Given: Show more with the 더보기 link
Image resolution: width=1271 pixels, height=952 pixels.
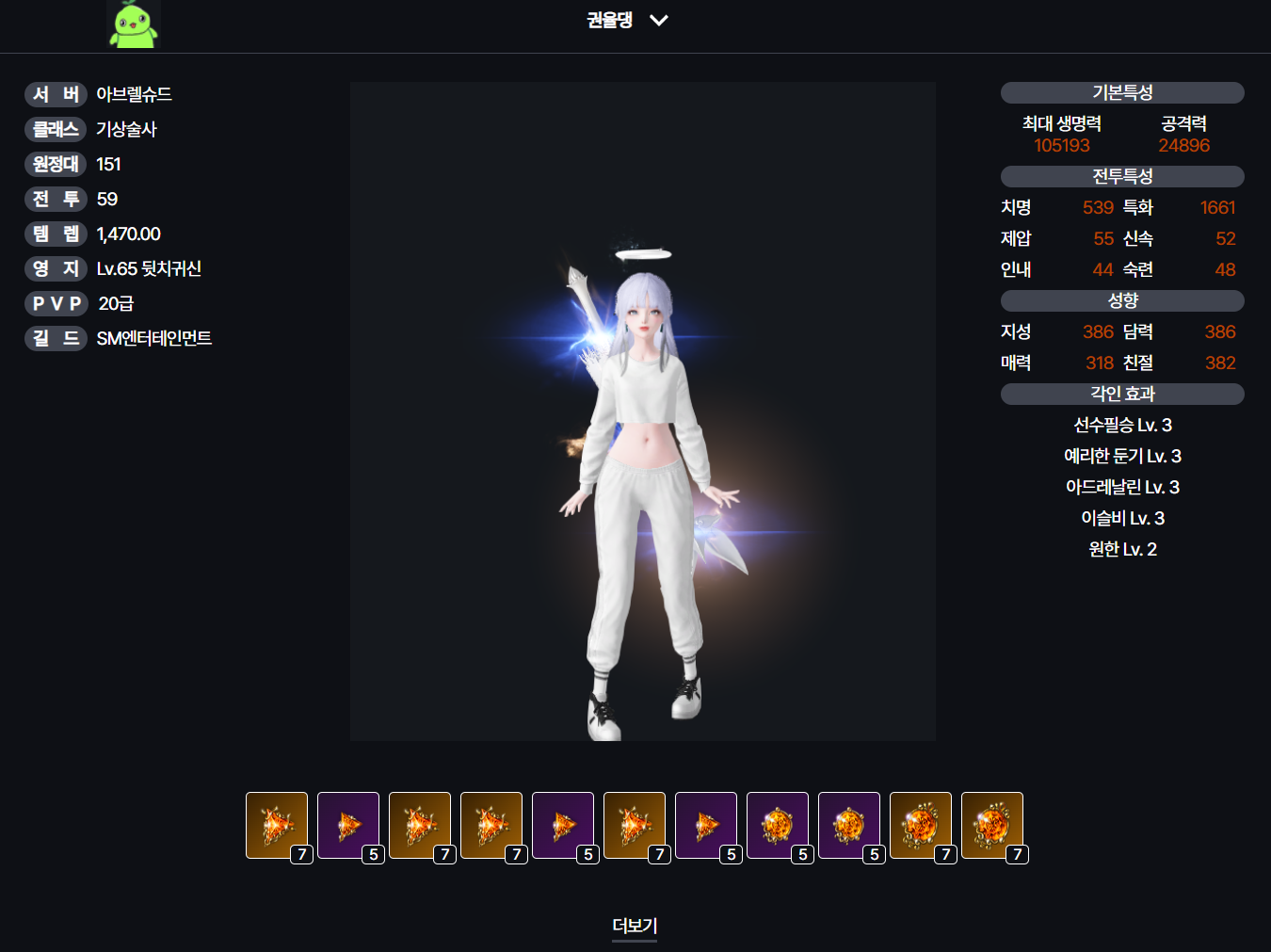Looking at the screenshot, I should pyautogui.click(x=635, y=926).
